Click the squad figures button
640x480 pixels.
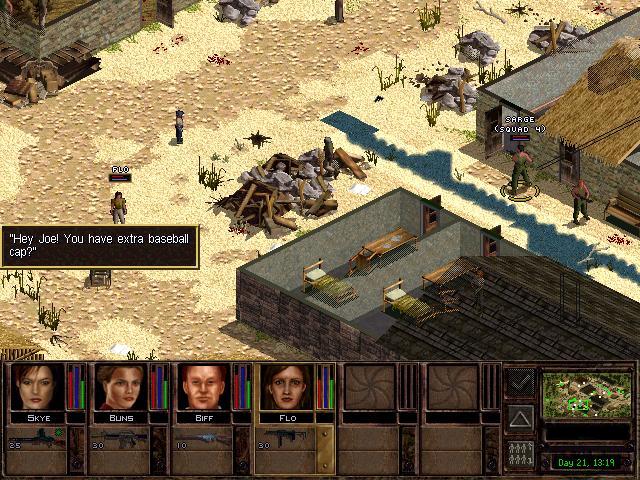(520, 452)
